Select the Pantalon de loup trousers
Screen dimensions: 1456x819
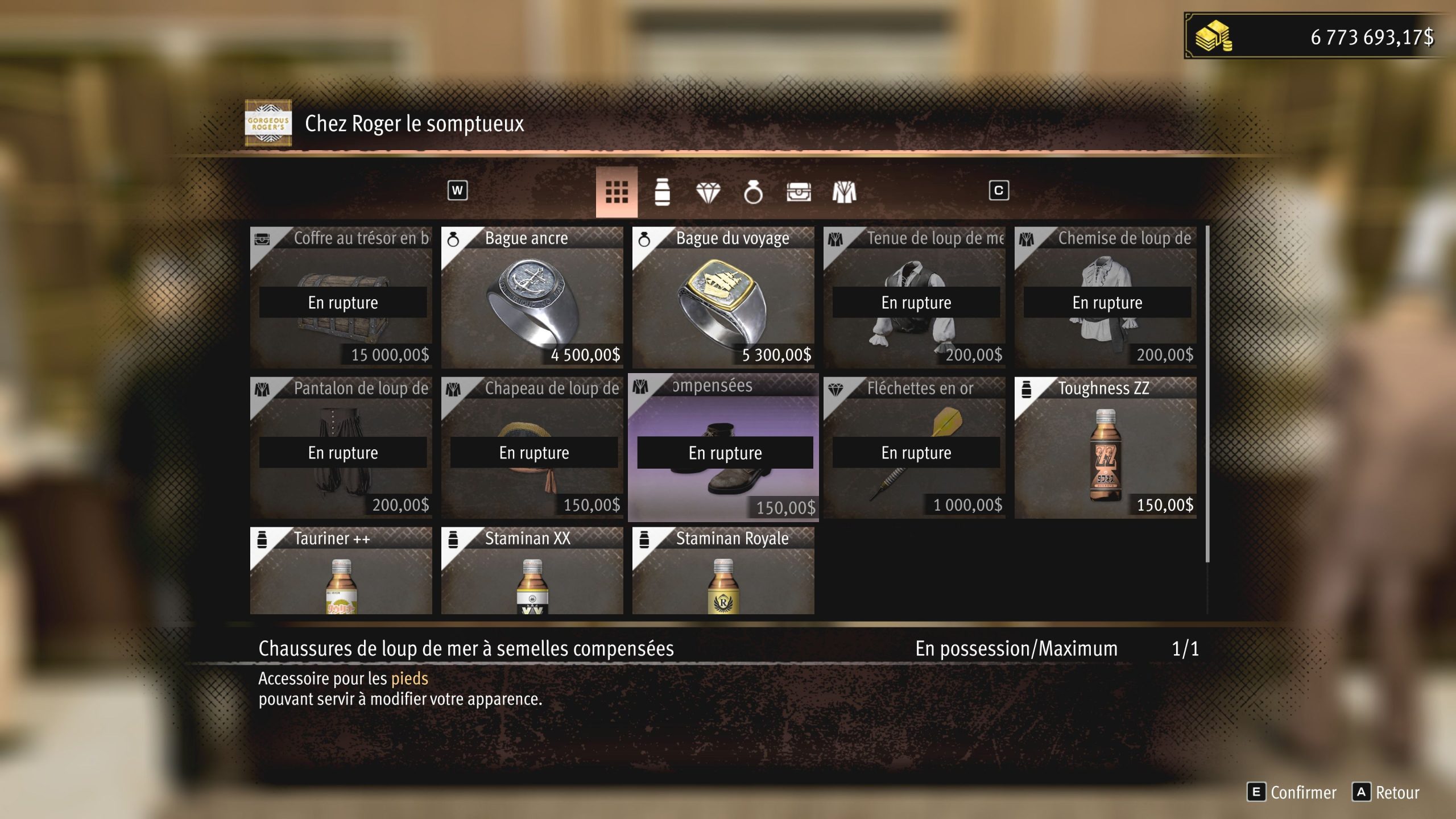341,448
